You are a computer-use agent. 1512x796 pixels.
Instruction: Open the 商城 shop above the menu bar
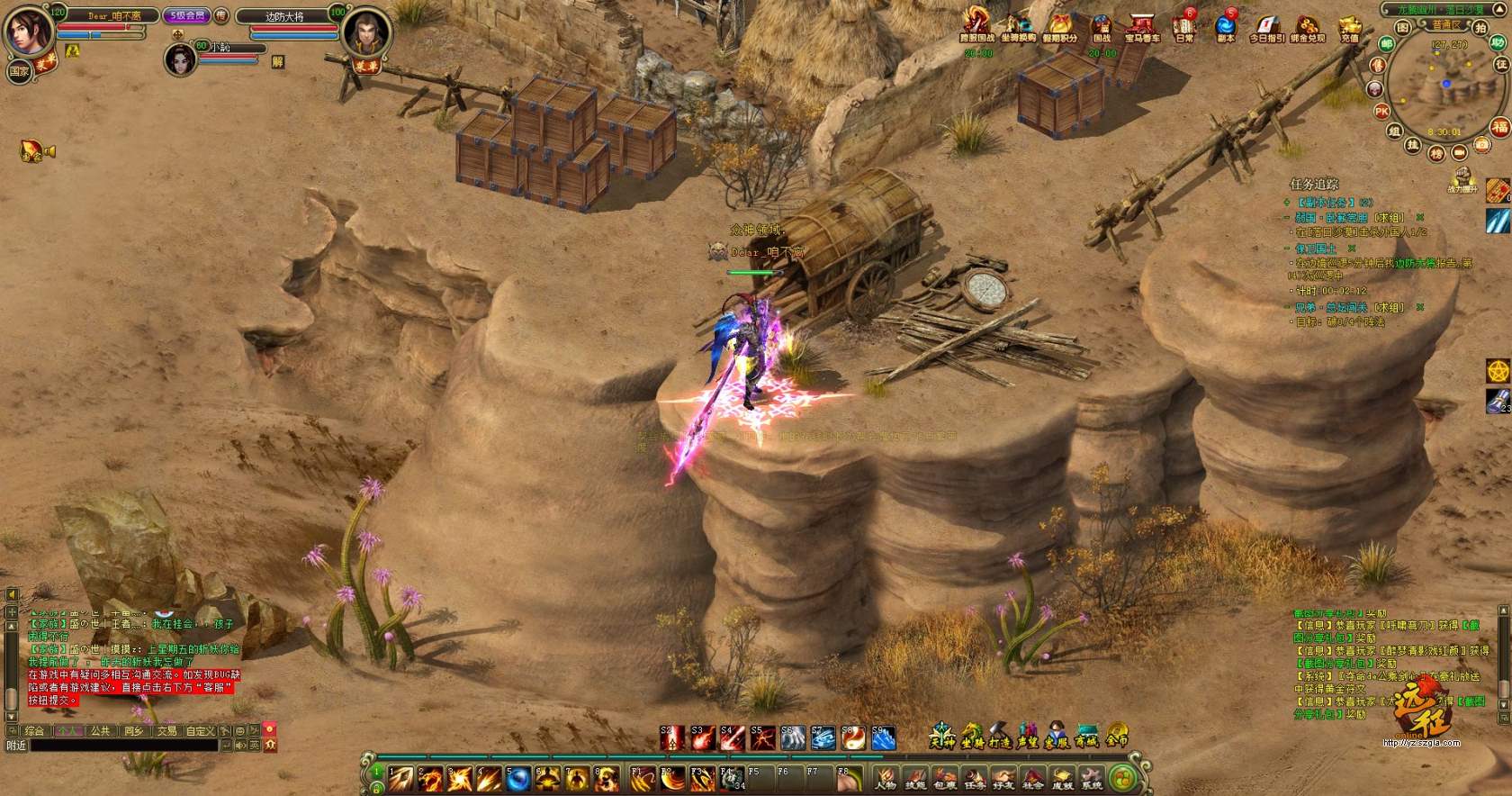click(1087, 736)
